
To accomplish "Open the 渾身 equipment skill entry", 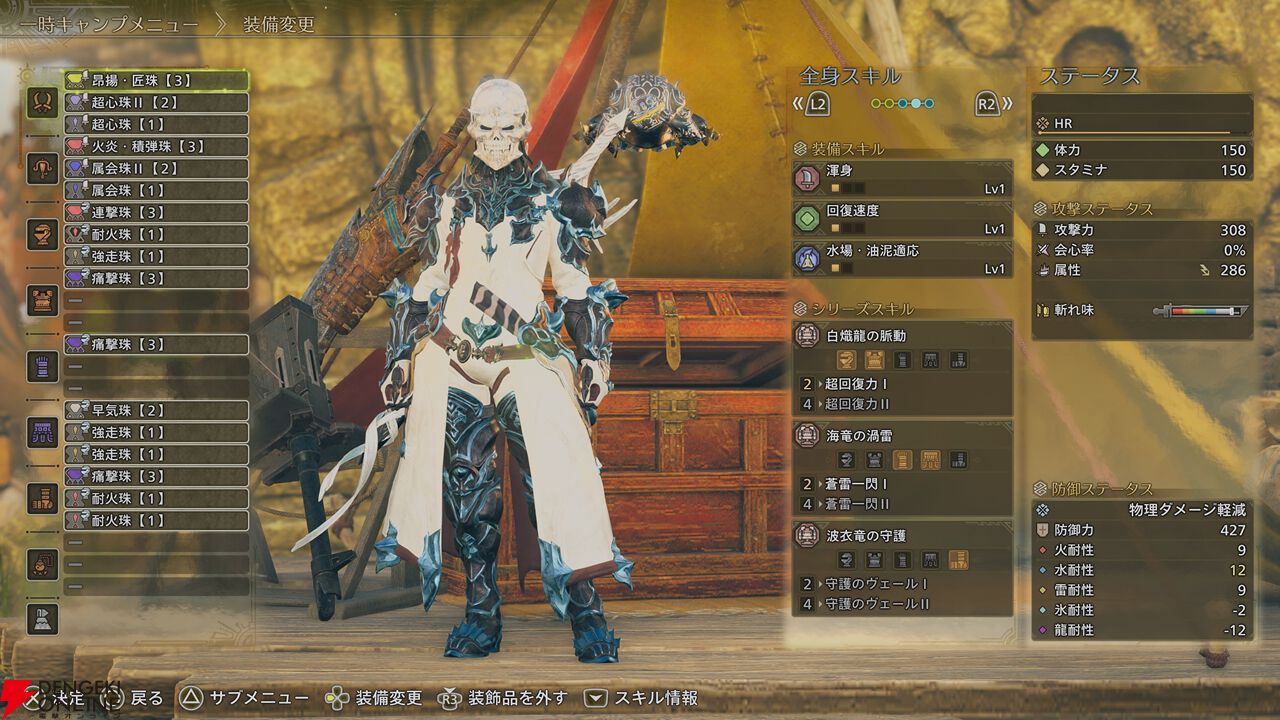I will 902,179.
